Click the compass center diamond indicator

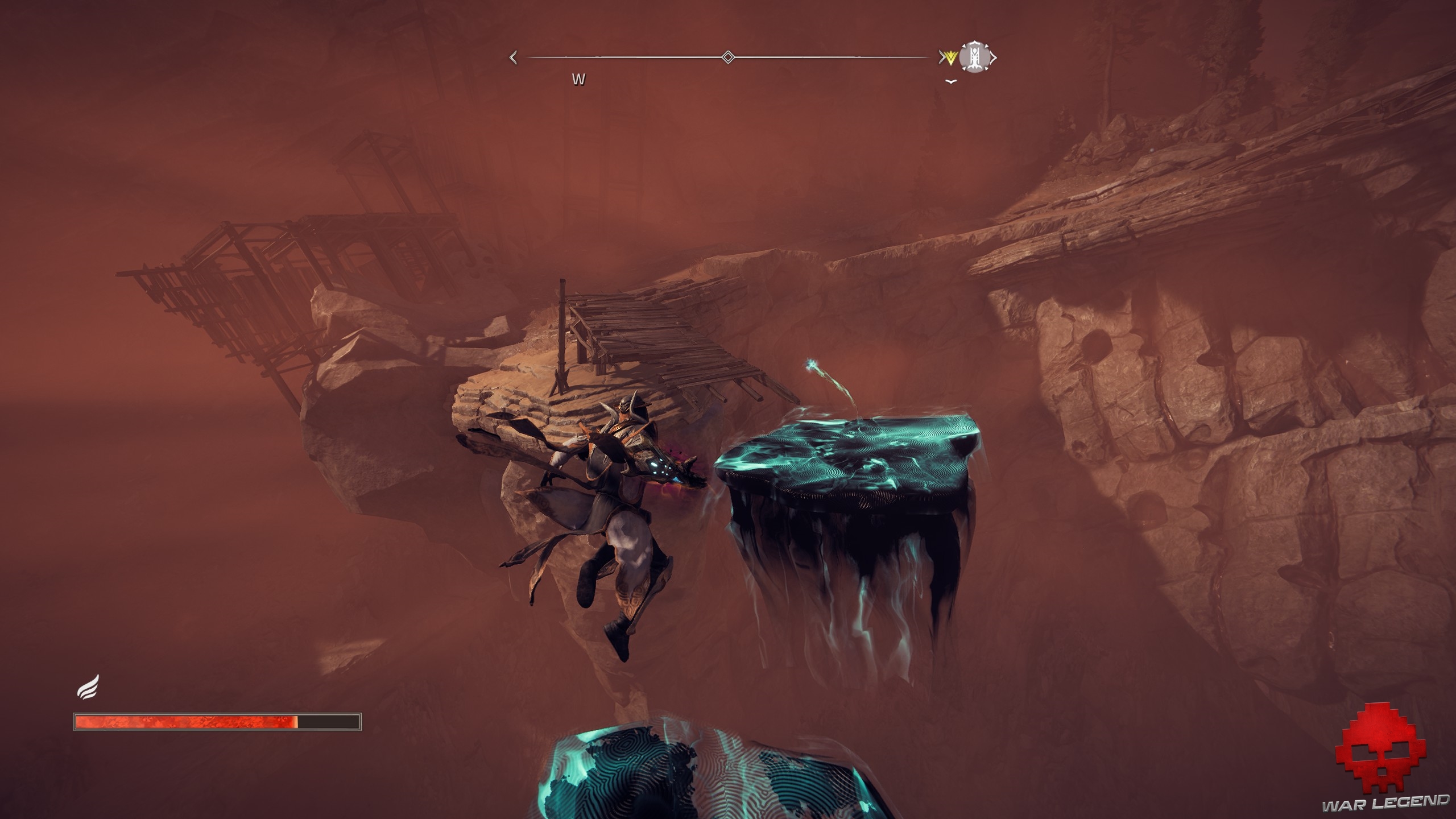coord(727,57)
